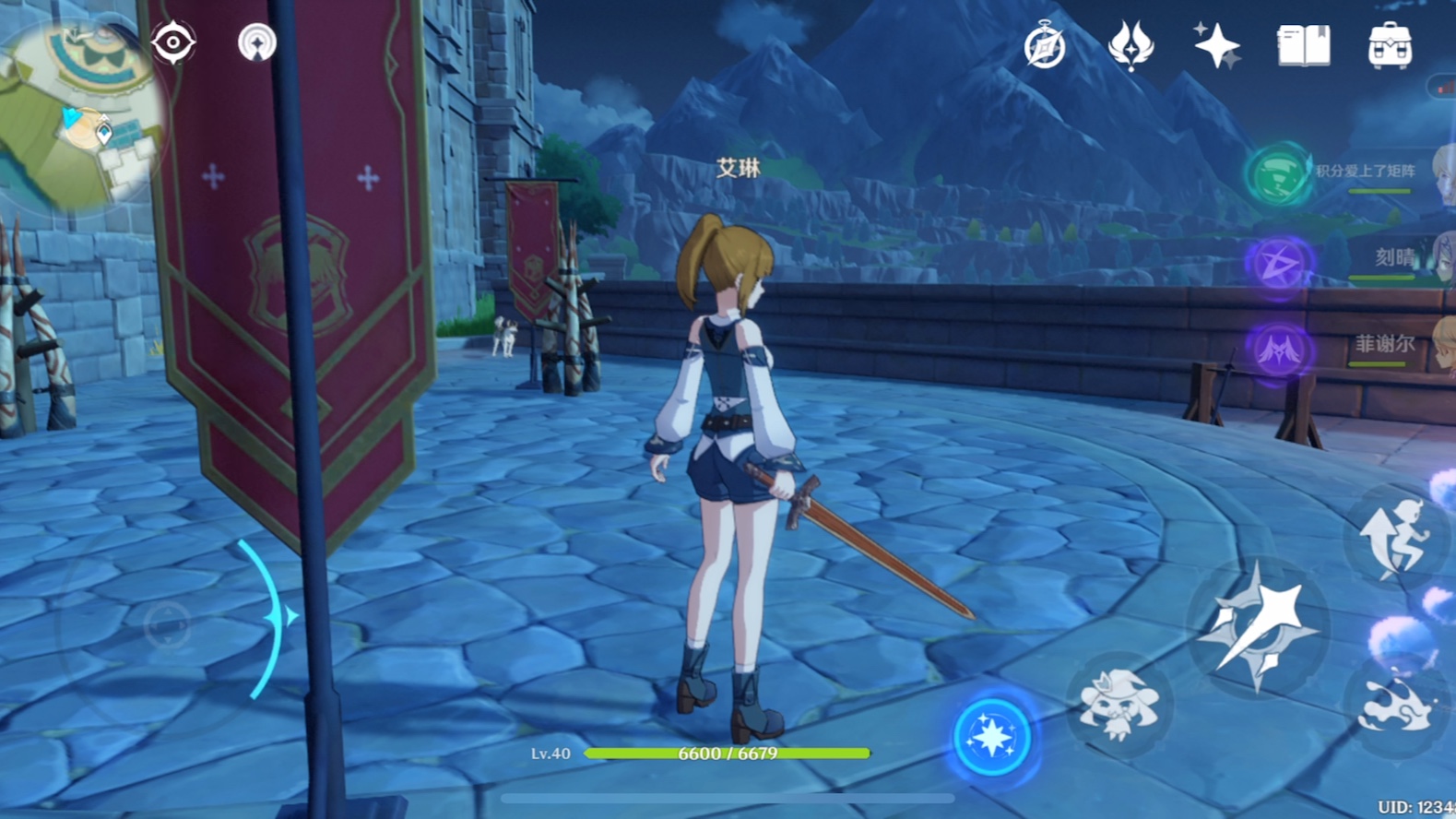Open the four-point star wish icon
Screen dimensions: 1456x819
pyautogui.click(x=1216, y=46)
